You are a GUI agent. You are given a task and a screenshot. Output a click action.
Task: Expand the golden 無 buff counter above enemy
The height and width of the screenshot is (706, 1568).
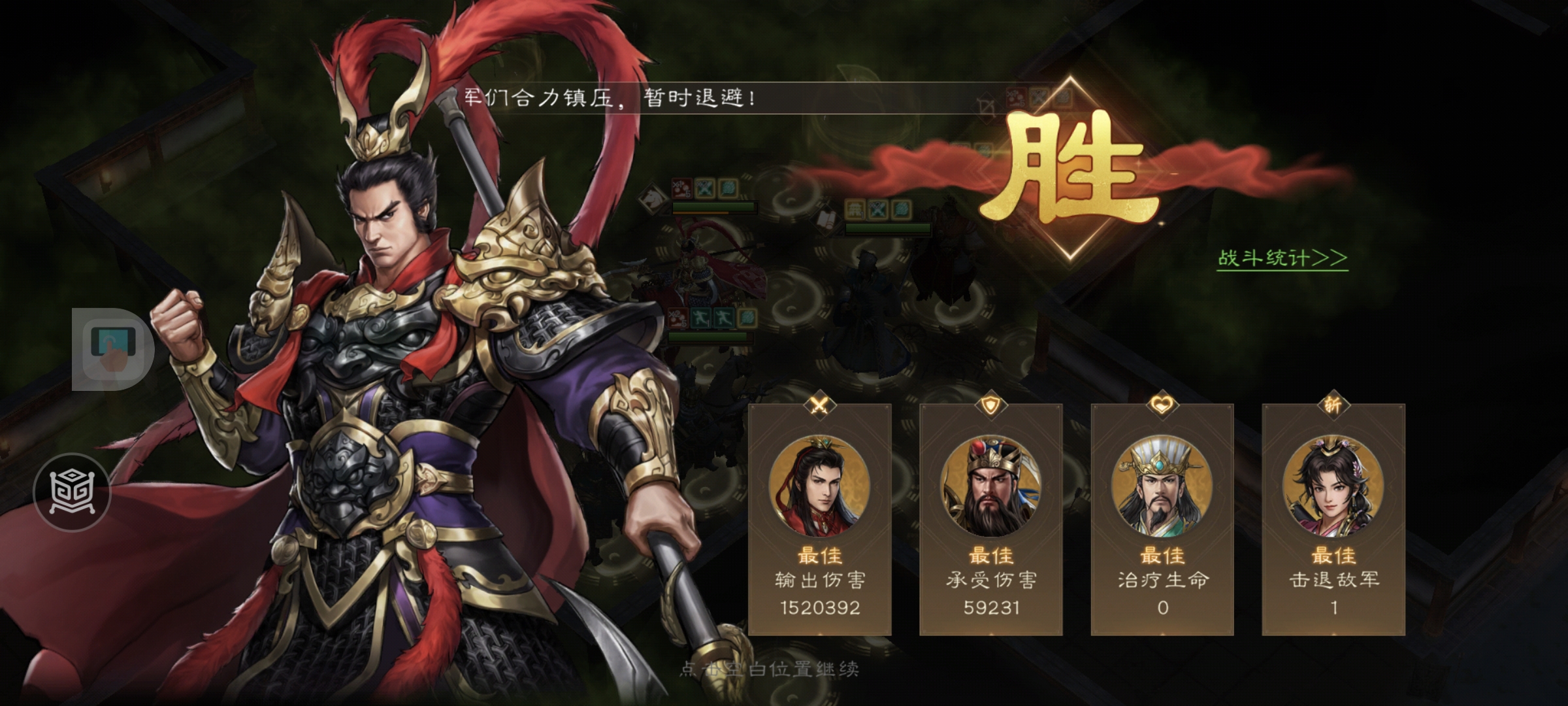tap(855, 209)
